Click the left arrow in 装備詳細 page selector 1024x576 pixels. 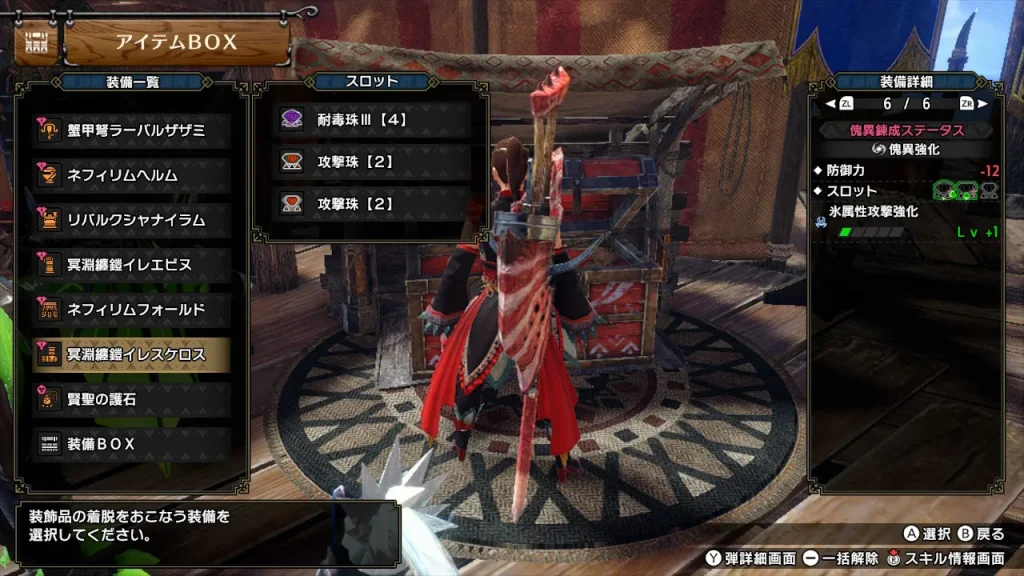tap(830, 103)
